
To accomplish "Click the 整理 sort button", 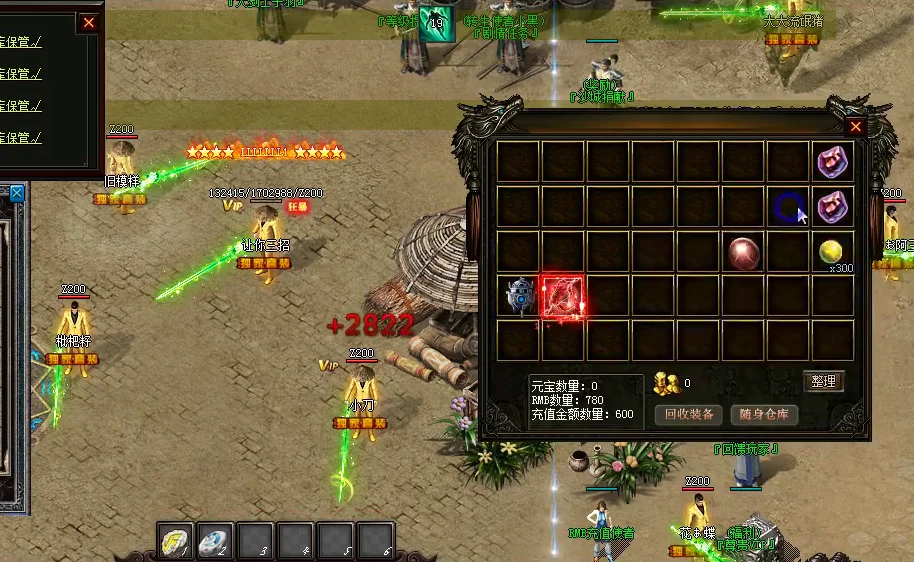I will tap(824, 381).
